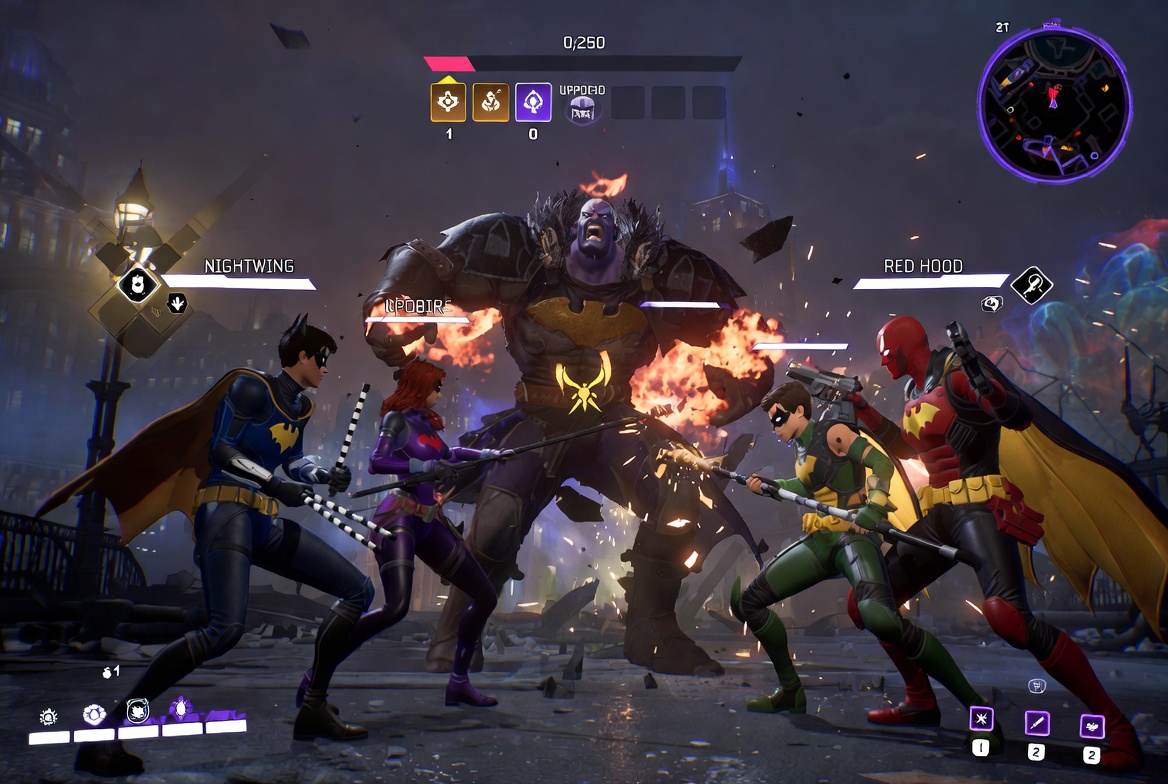Select the first gold objective icon

448,102
